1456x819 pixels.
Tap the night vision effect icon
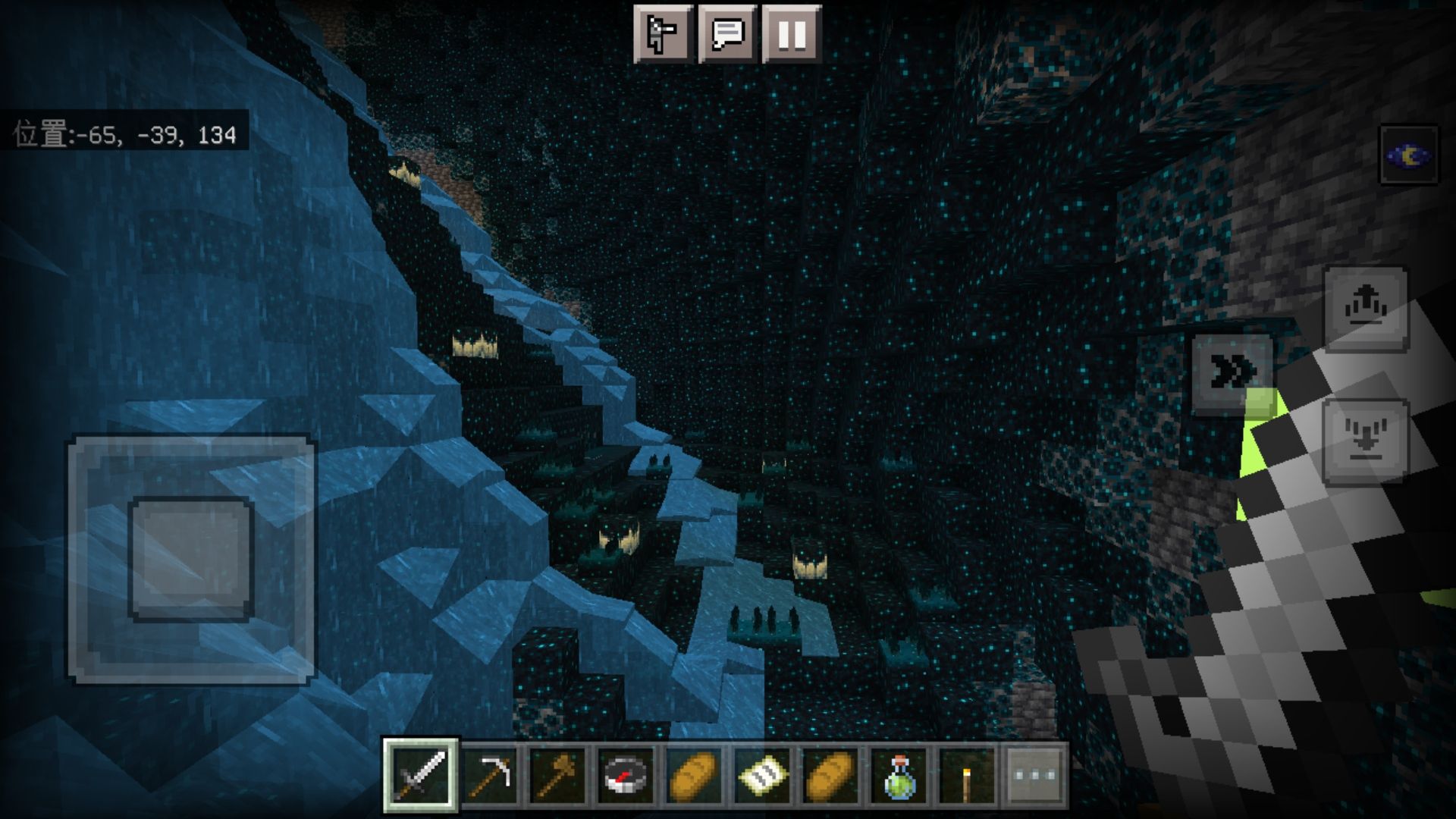[x=1408, y=155]
